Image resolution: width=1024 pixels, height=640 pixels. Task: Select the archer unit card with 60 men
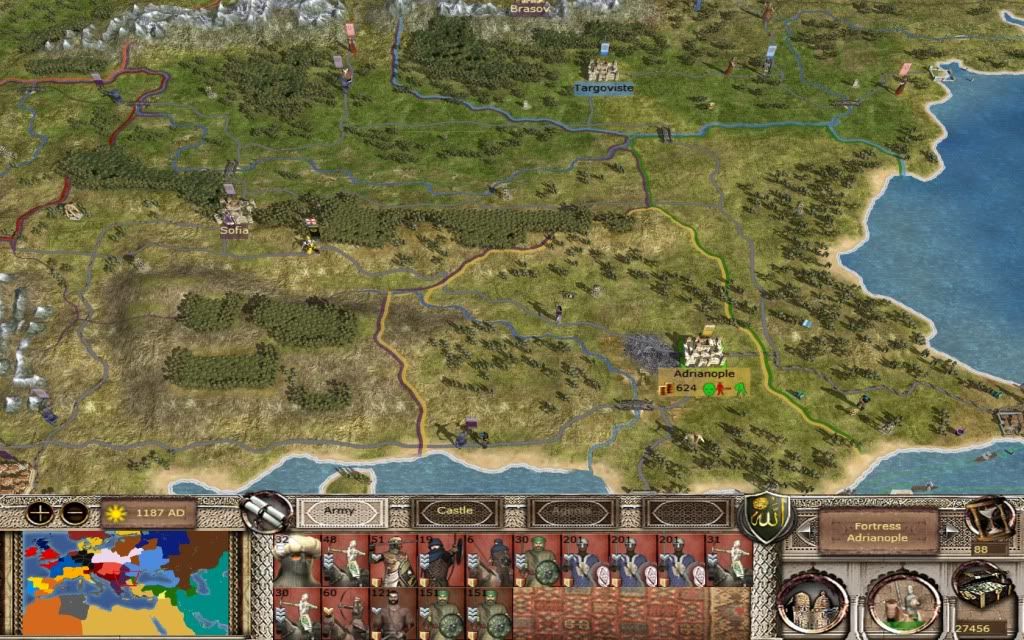344,613
